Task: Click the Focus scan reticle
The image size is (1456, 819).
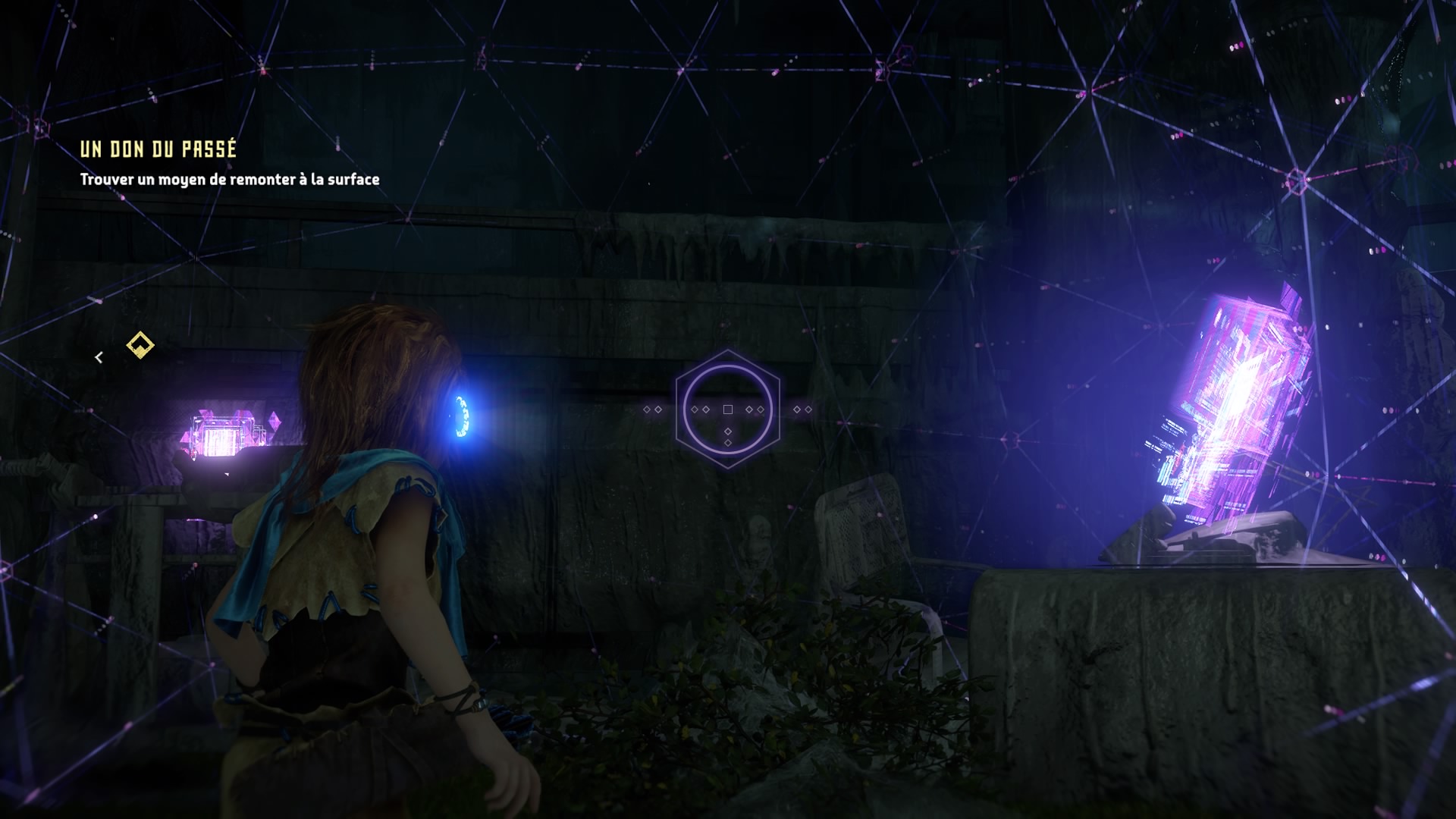Action: point(727,409)
